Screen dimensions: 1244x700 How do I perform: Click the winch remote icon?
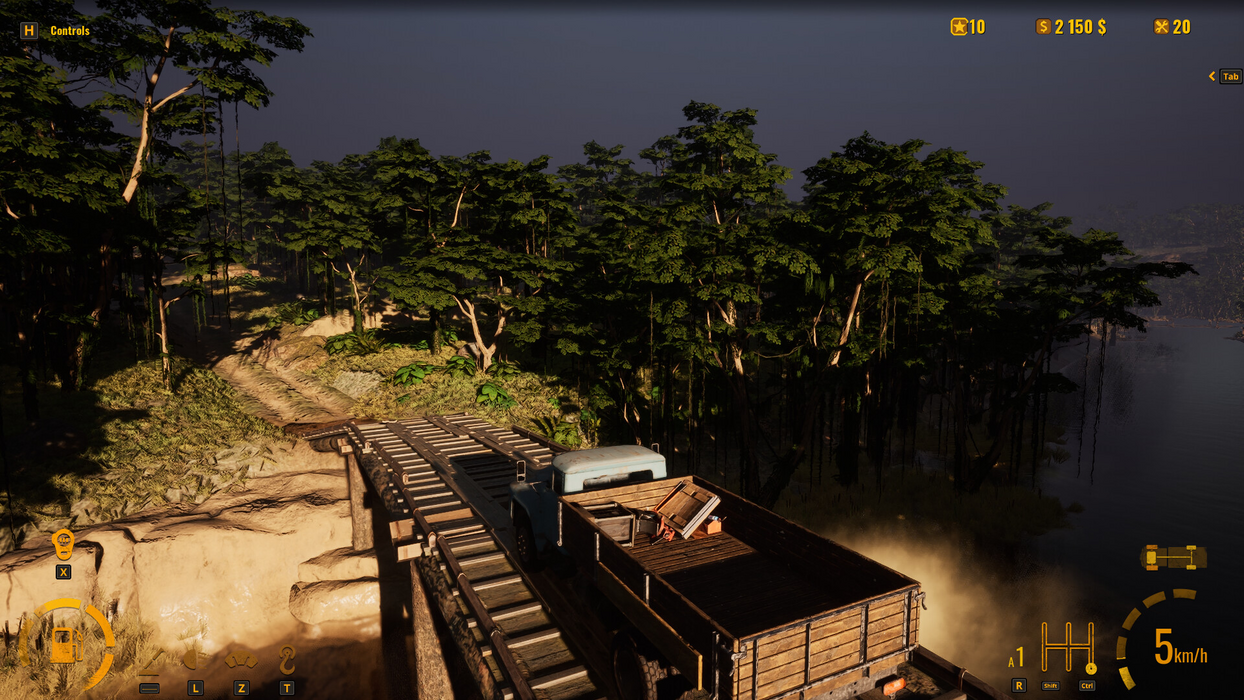point(63,545)
